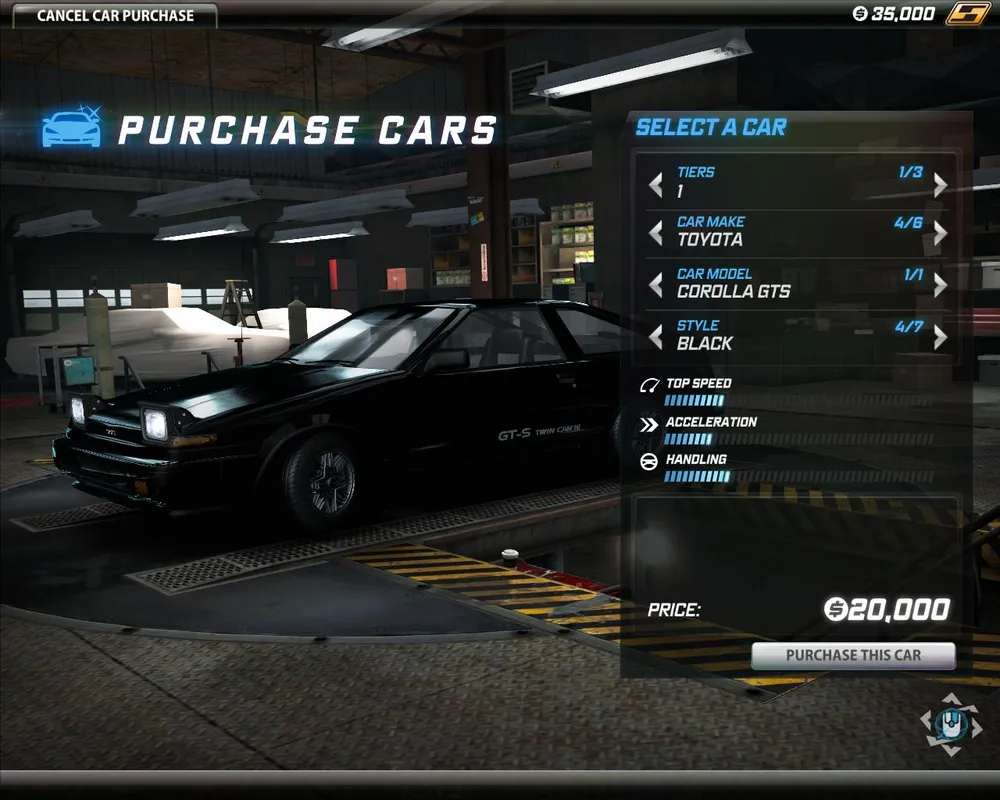Select the next car model
This screenshot has width=1000, height=800.
940,285
